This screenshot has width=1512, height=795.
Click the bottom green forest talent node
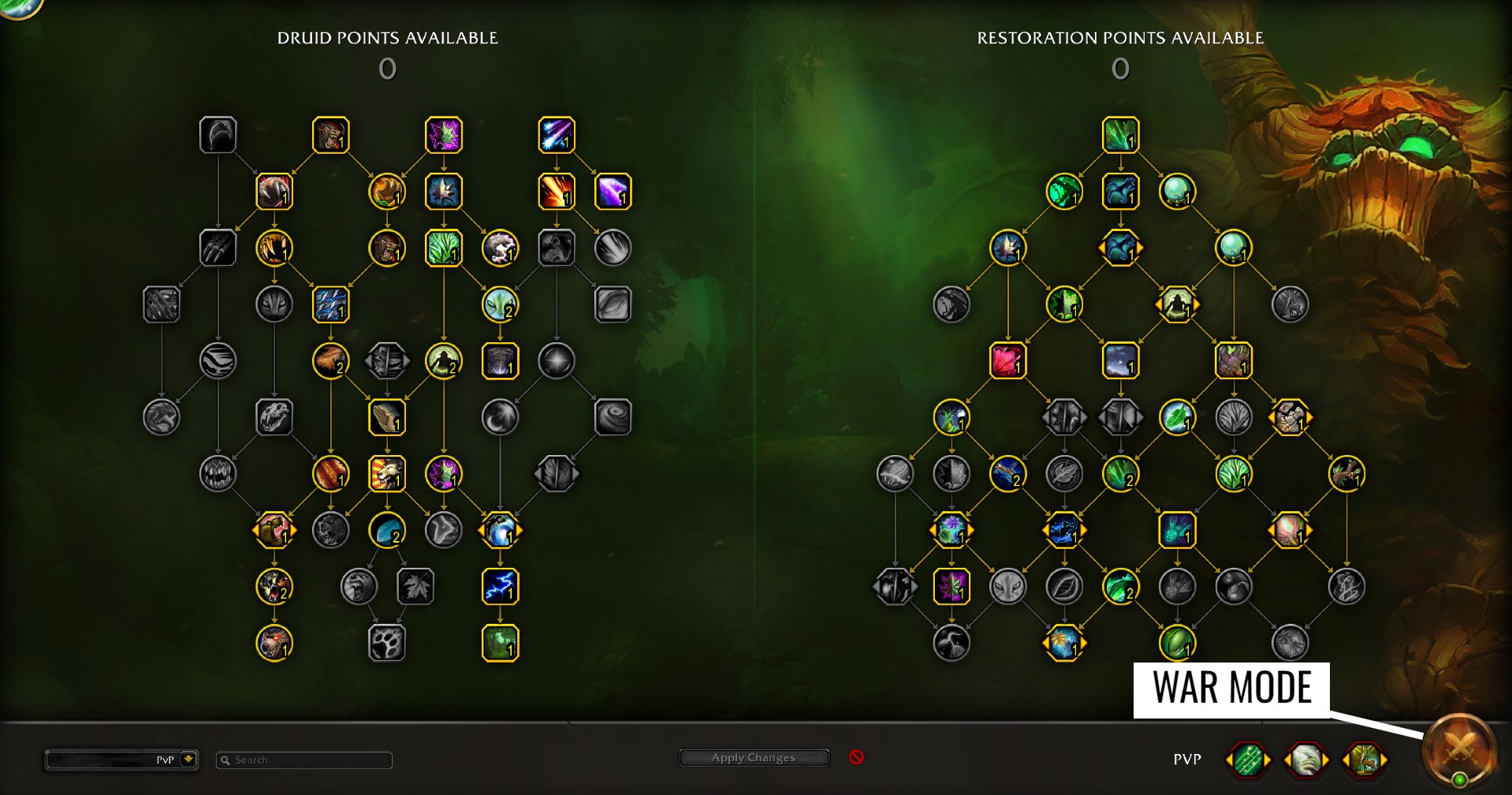pos(500,643)
